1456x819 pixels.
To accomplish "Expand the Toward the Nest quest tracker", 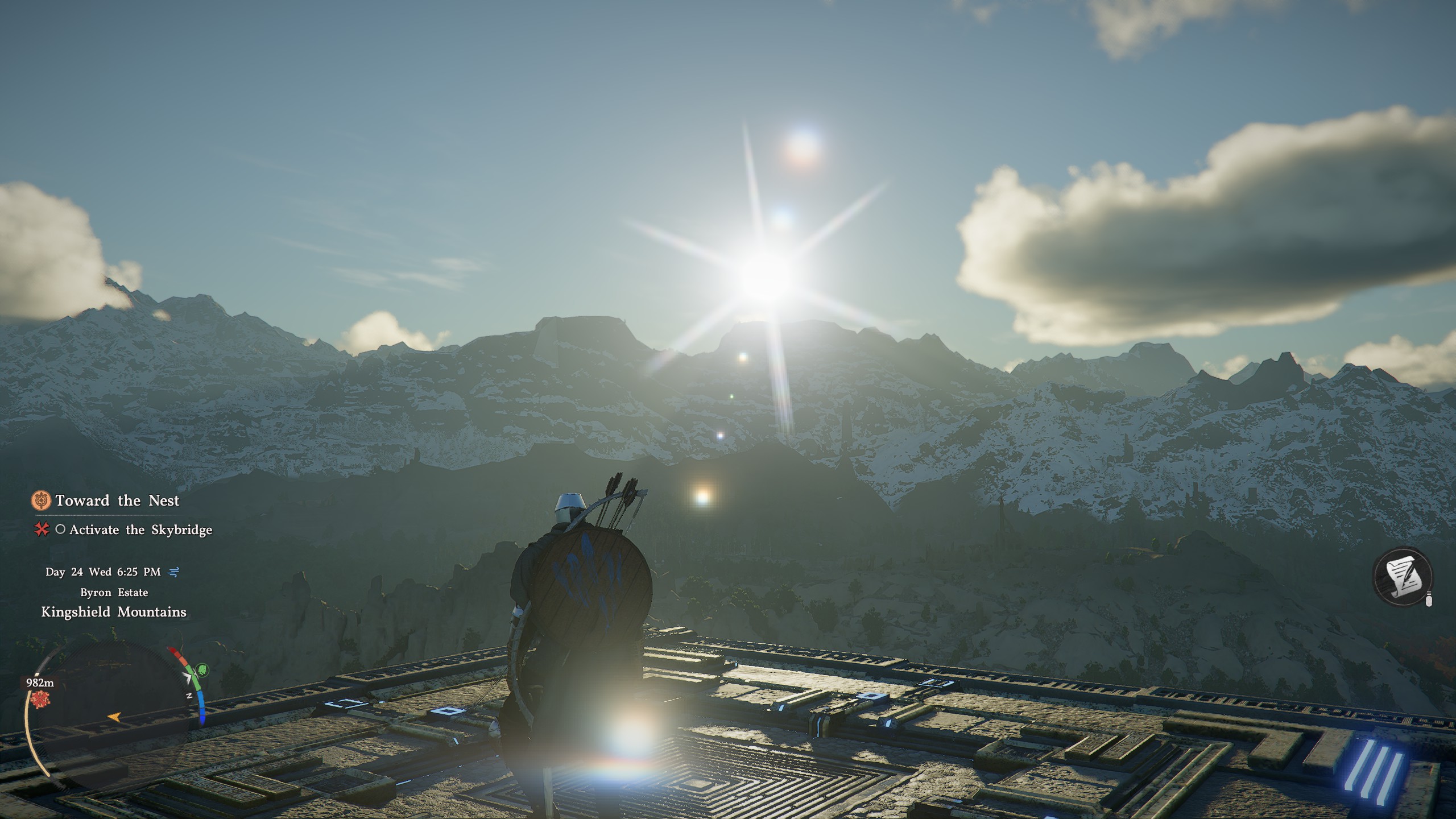I will pyautogui.click(x=117, y=501).
